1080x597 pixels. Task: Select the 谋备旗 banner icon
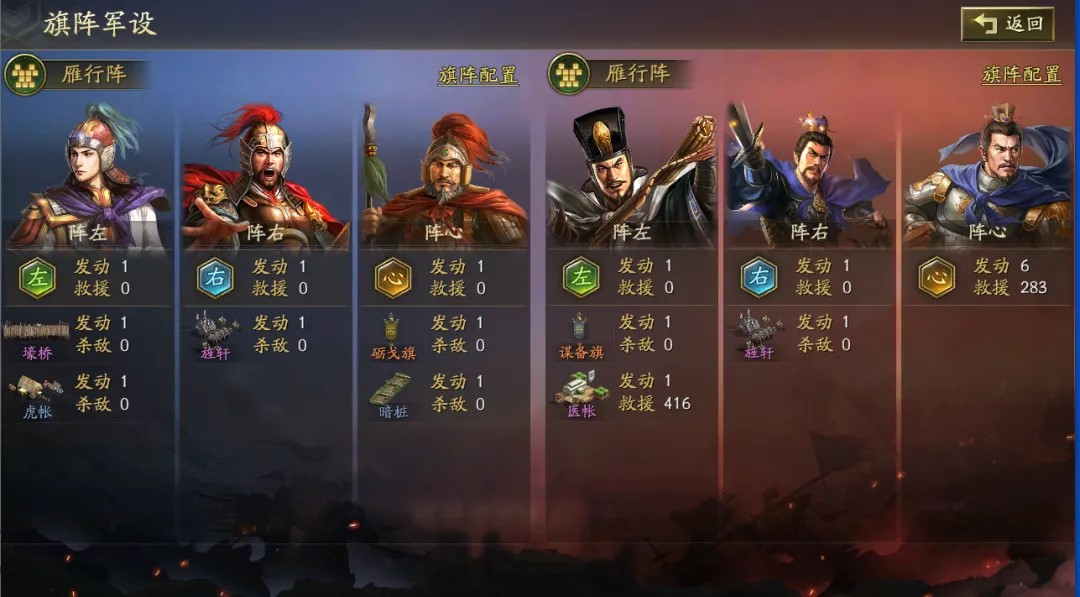(x=581, y=334)
